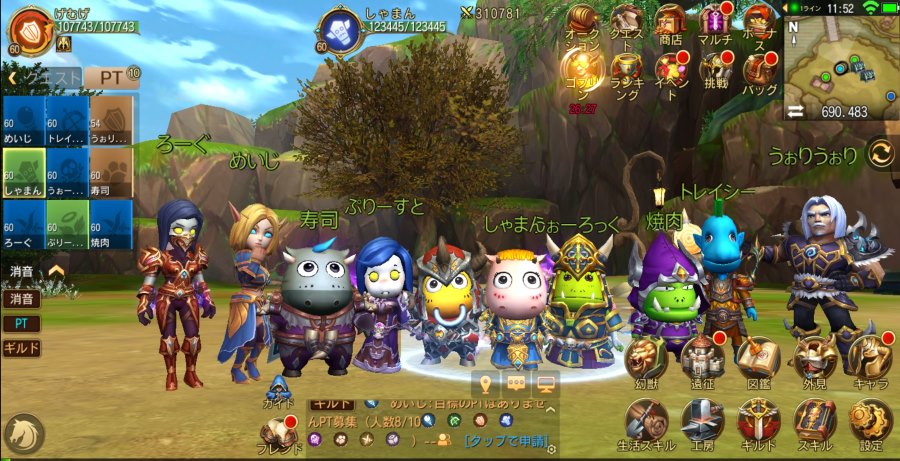Open the バッグ bag inventory

(x=759, y=73)
